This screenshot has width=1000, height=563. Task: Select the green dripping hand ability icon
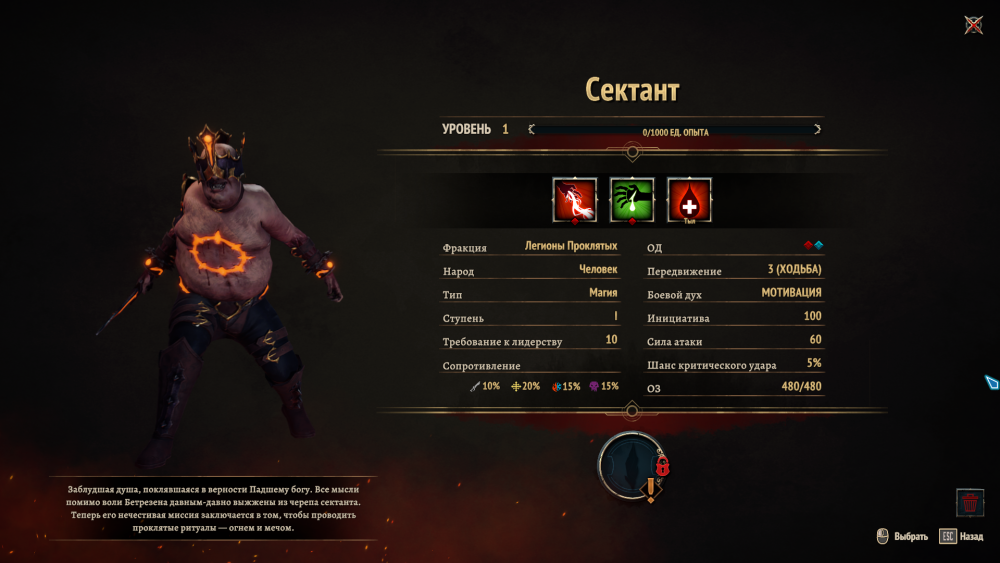coord(632,199)
